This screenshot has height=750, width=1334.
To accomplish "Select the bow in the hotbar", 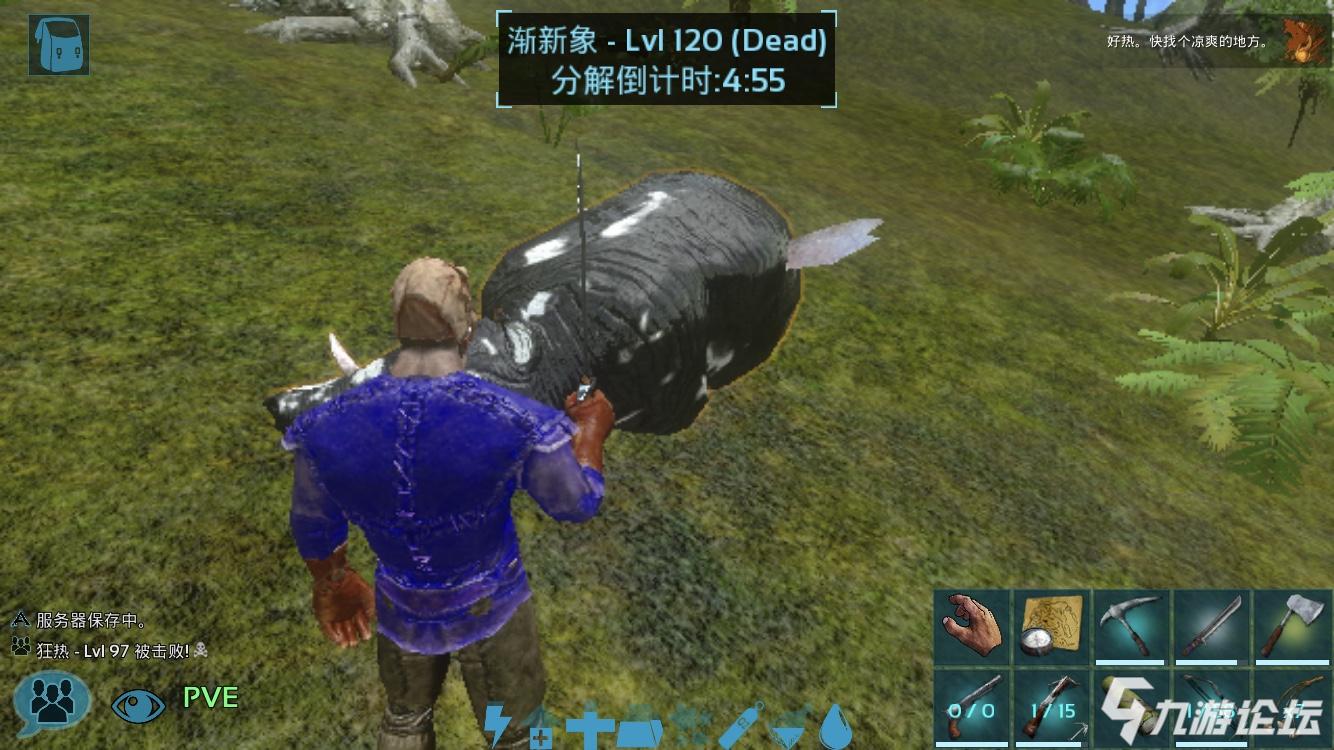I will point(1210,705).
